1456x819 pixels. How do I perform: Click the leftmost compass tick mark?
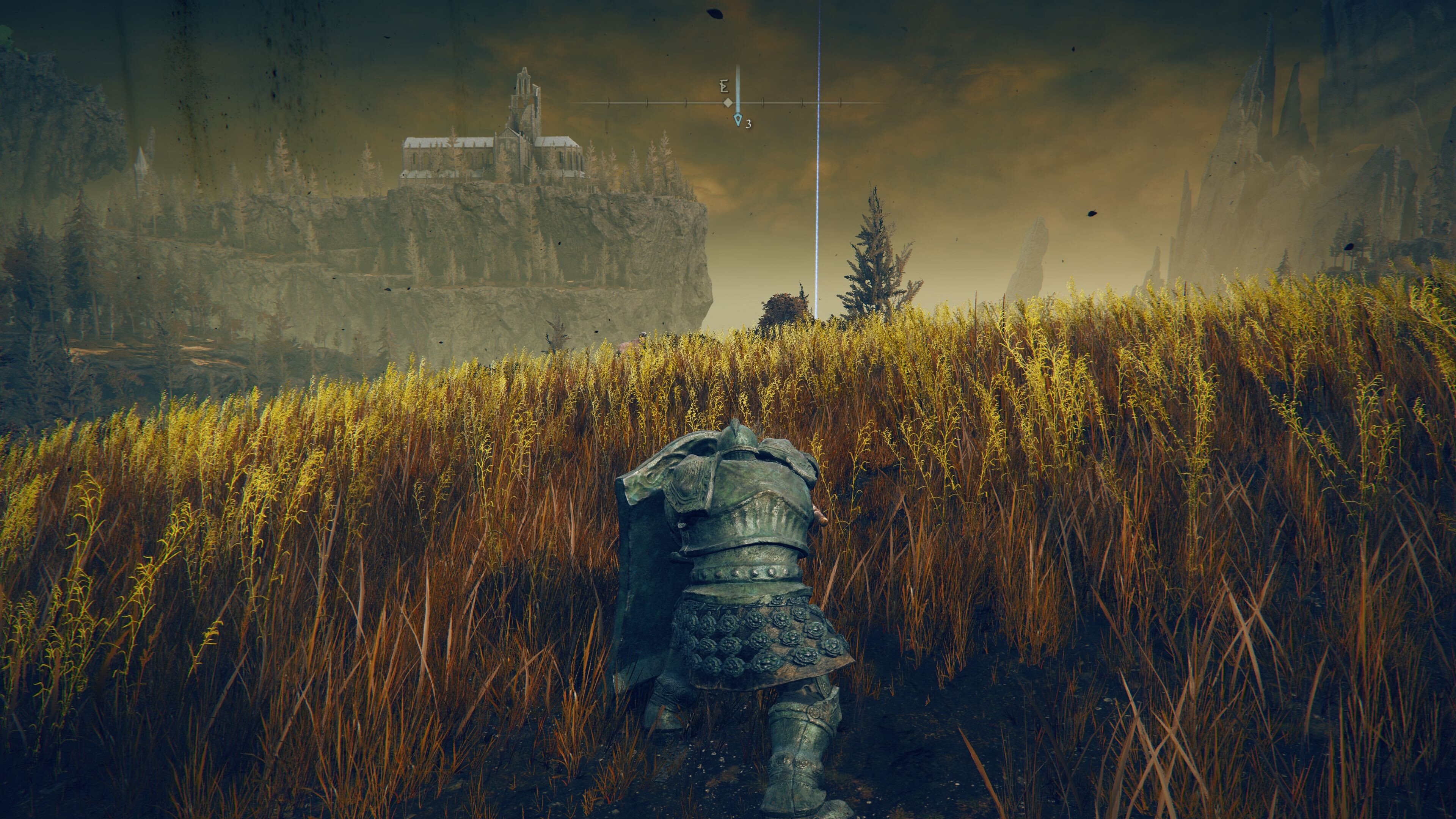608,103
